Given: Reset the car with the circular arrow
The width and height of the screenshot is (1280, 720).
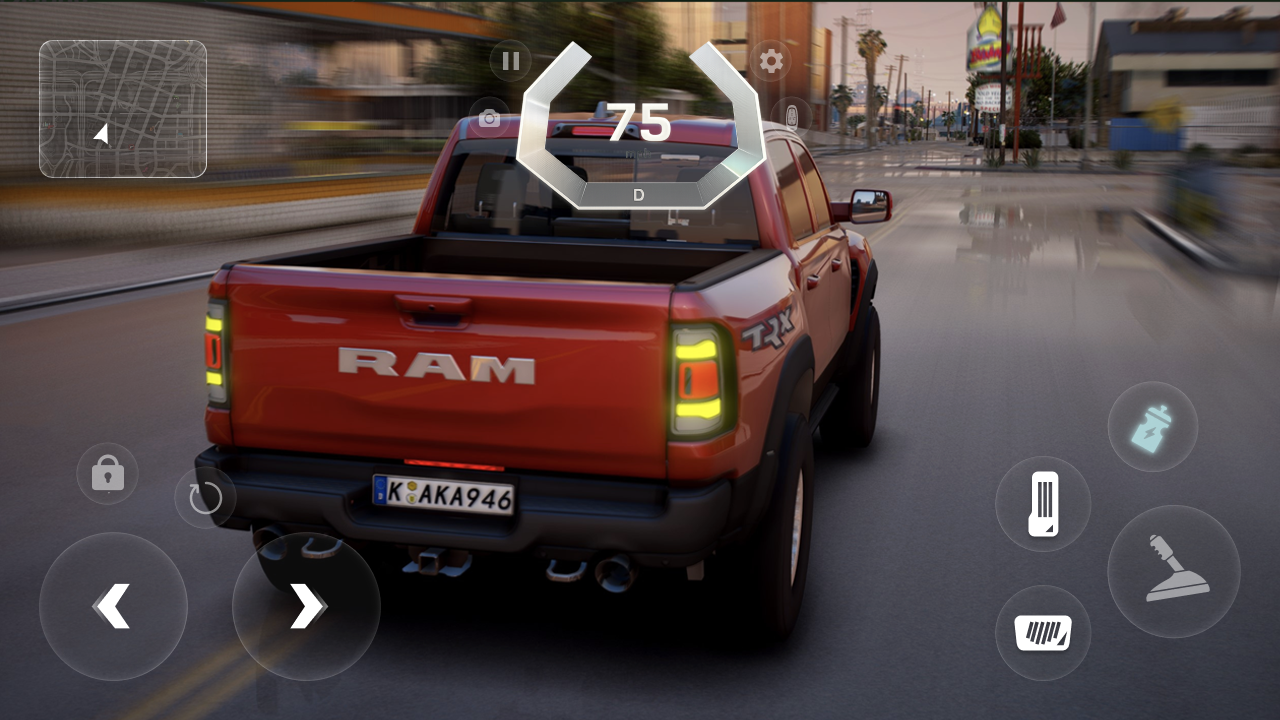Looking at the screenshot, I should [205, 497].
